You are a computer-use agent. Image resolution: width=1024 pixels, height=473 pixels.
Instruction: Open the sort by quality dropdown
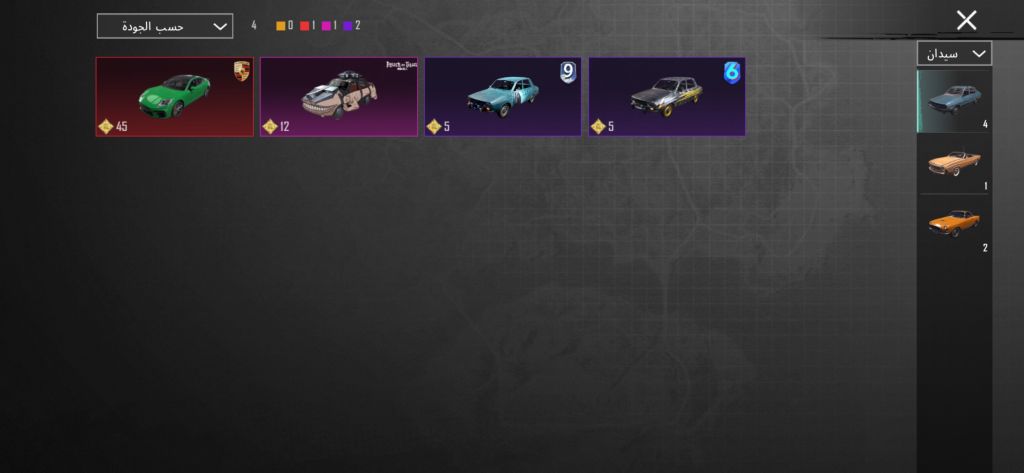165,26
